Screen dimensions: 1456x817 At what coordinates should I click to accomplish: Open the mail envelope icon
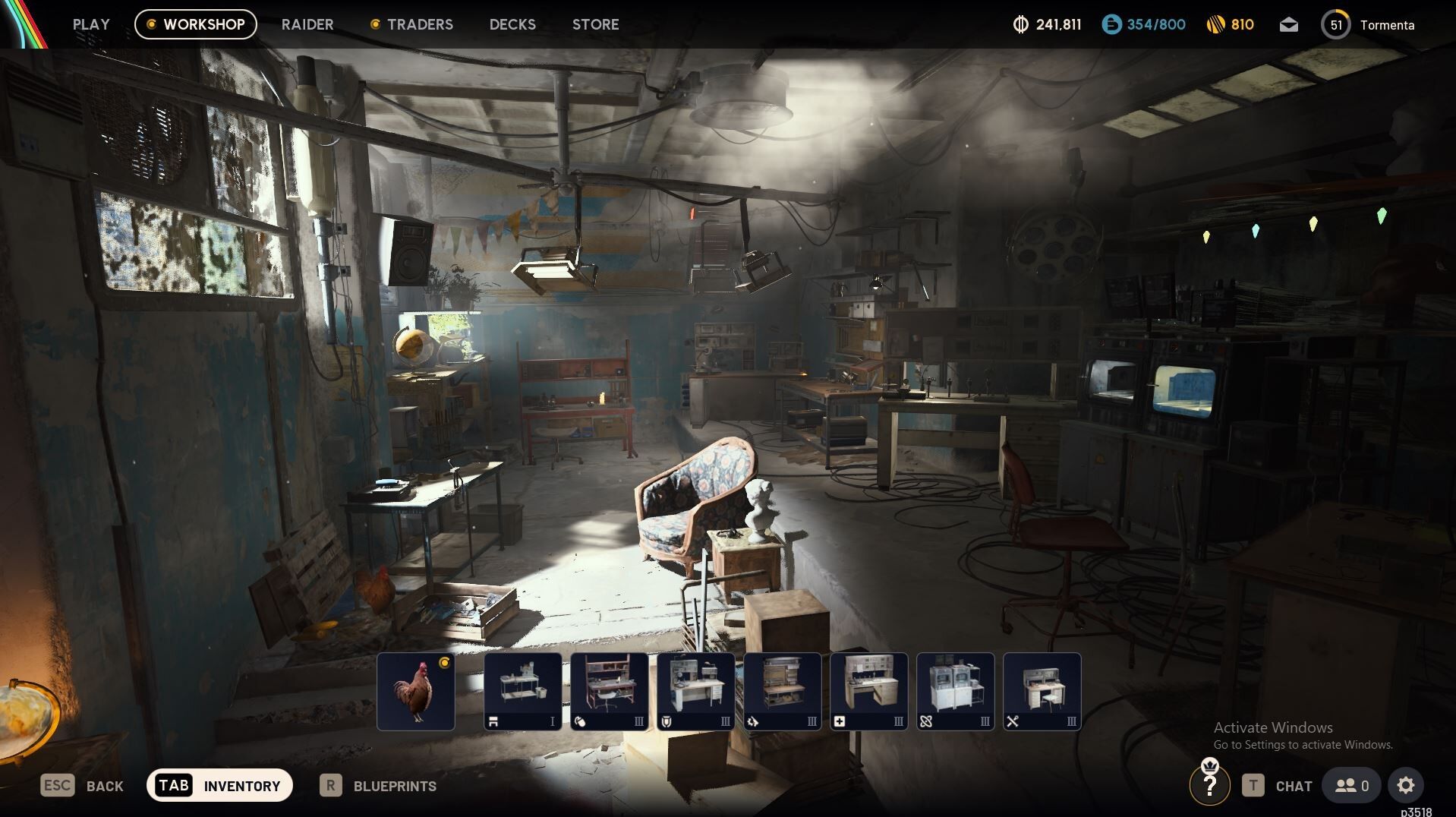[x=1288, y=25]
